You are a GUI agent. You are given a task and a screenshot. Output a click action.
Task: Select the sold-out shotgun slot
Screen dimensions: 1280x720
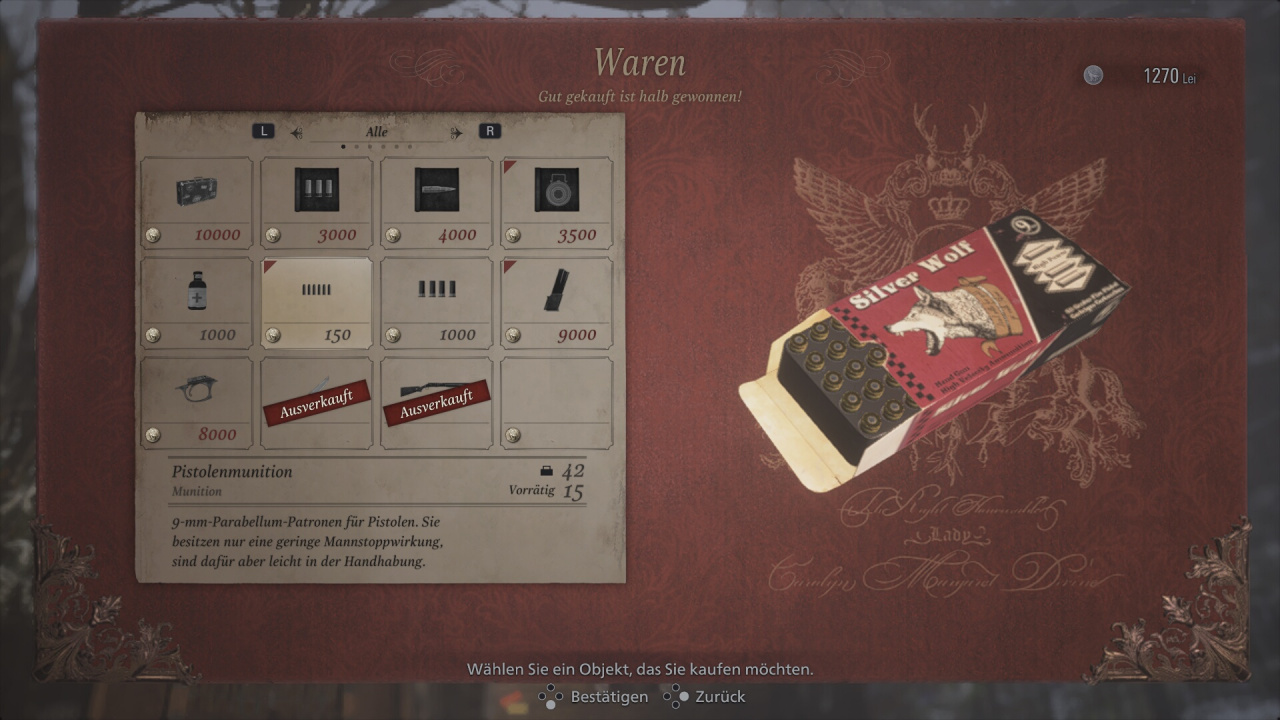click(437, 402)
